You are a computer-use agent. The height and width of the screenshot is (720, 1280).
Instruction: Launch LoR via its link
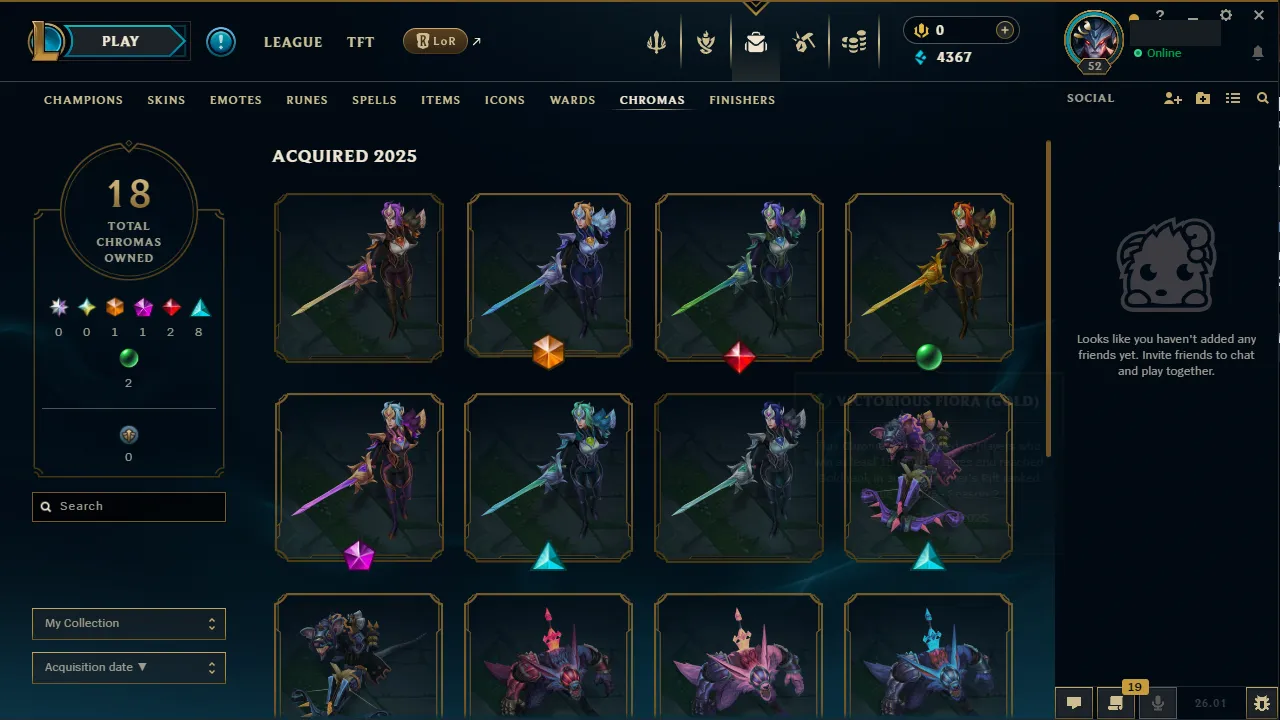pos(437,41)
